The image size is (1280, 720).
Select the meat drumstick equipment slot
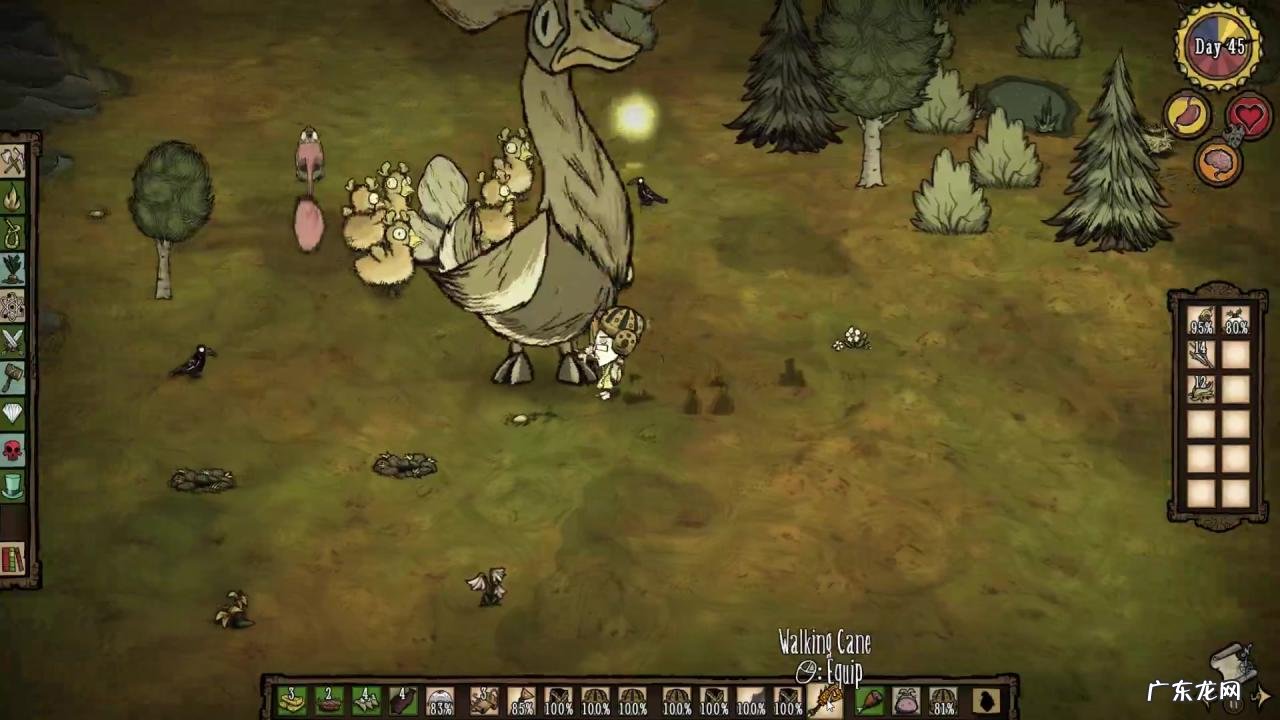click(870, 701)
